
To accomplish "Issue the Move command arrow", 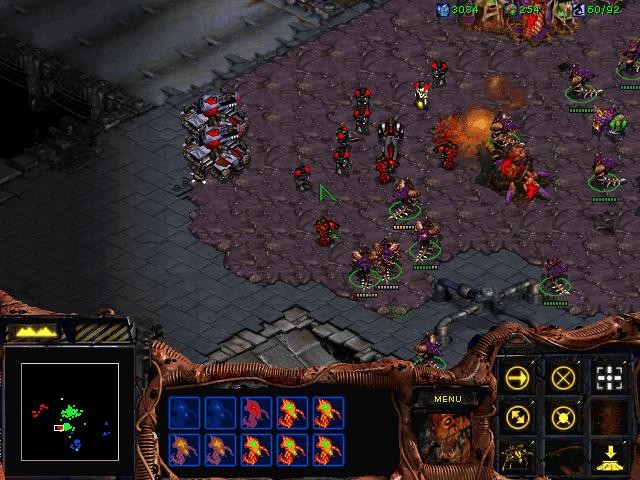I will [x=517, y=377].
